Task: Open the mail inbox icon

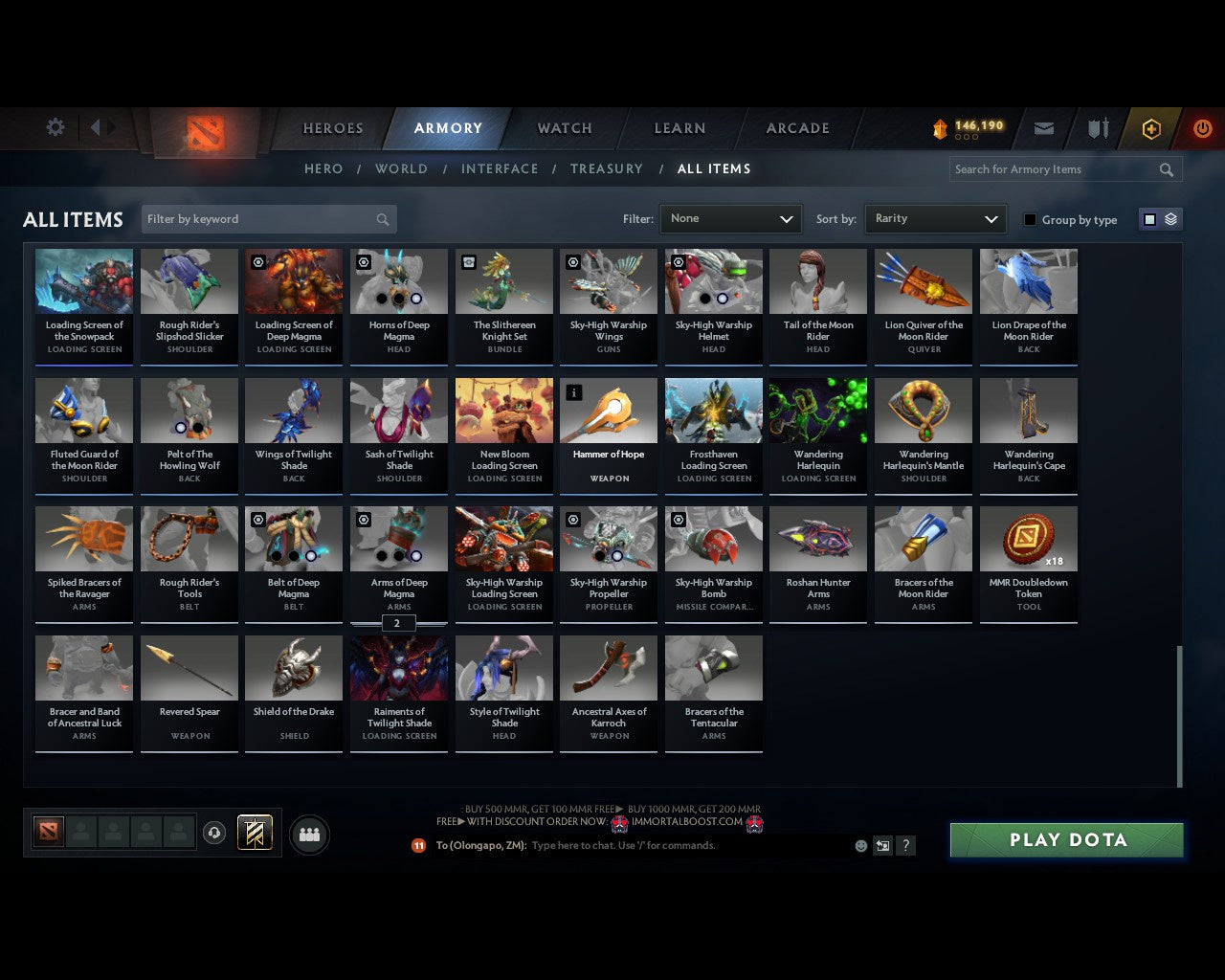Action: pos(1043,128)
